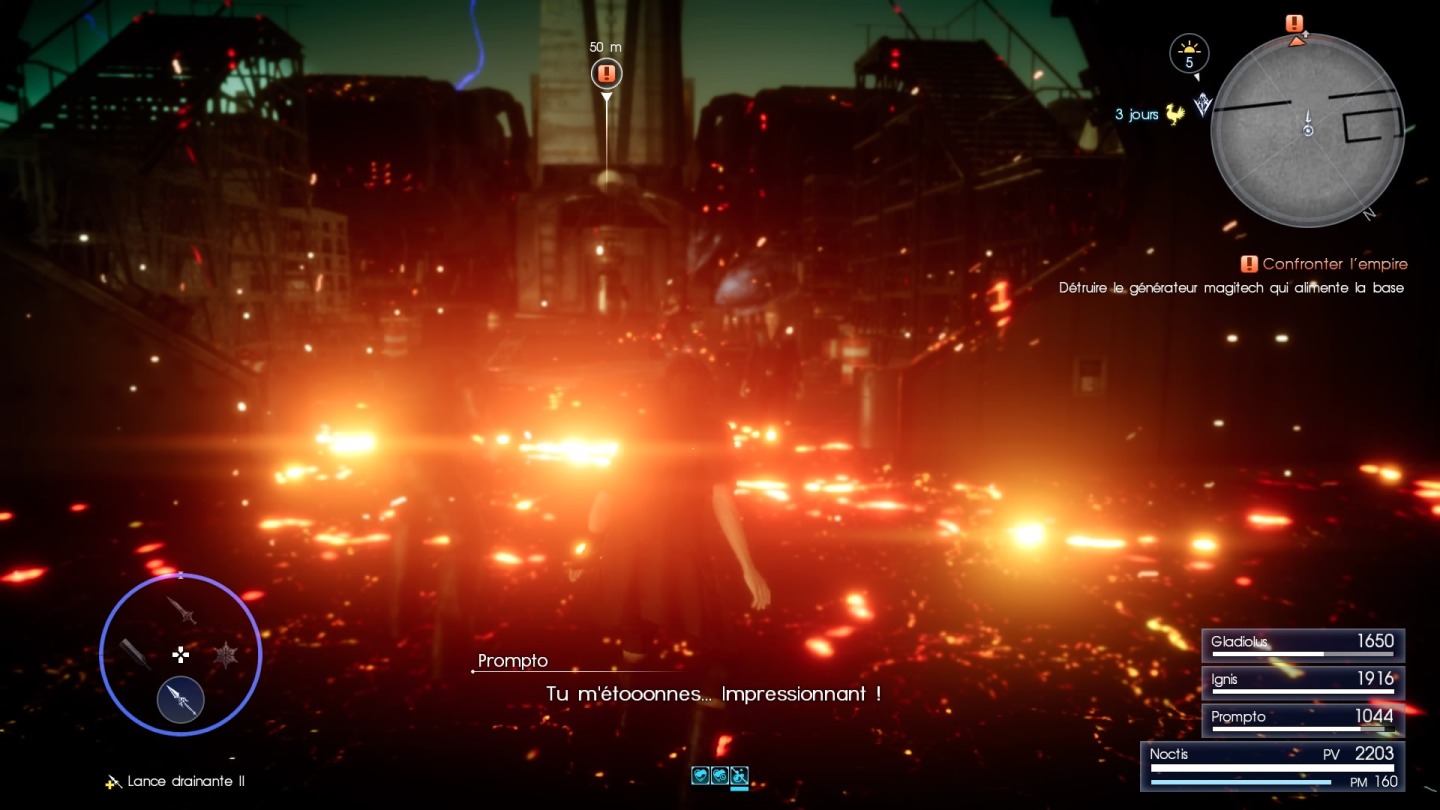Click the Lance drainante II weapon label
Viewport: 1440px width, 810px height.
(176, 781)
